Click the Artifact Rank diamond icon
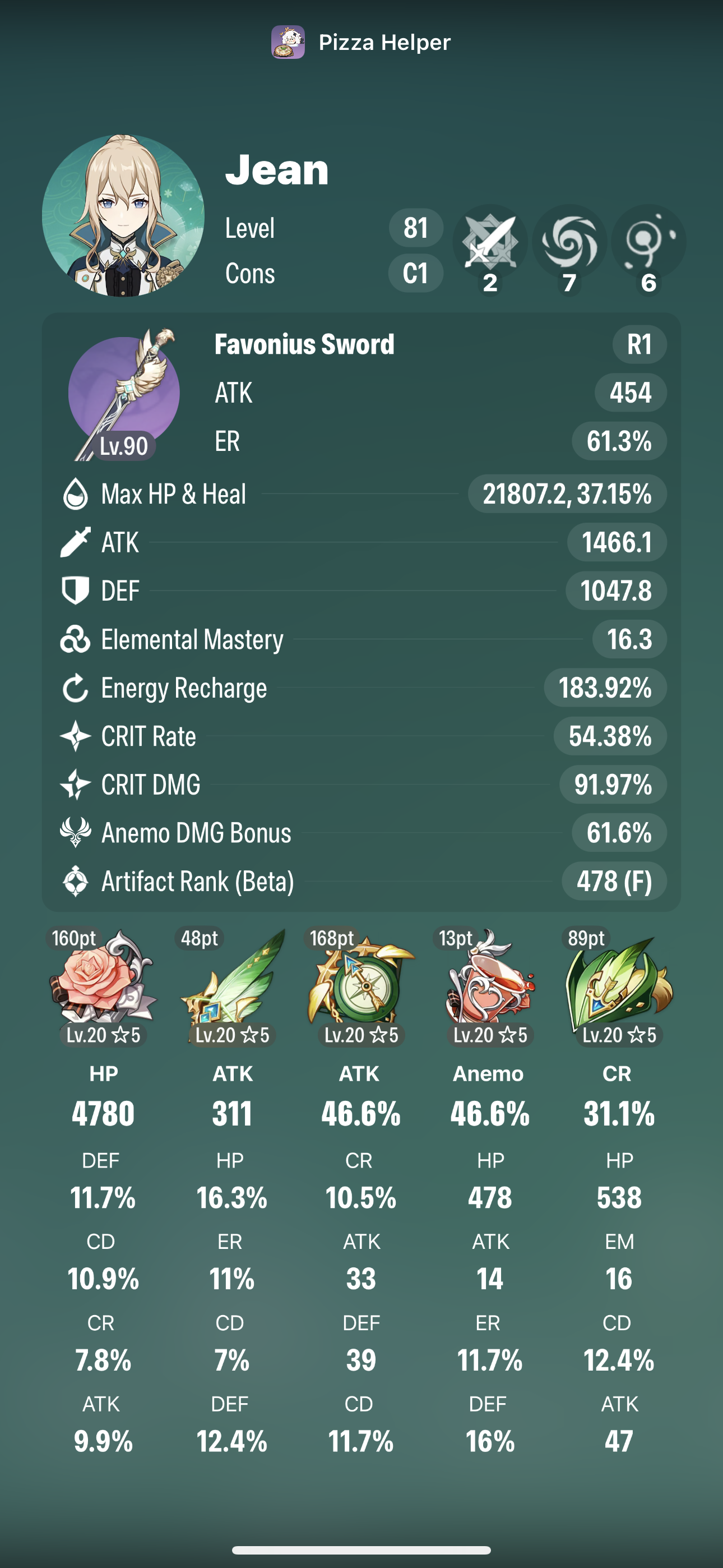Screen dimensions: 723x1568 [76, 882]
